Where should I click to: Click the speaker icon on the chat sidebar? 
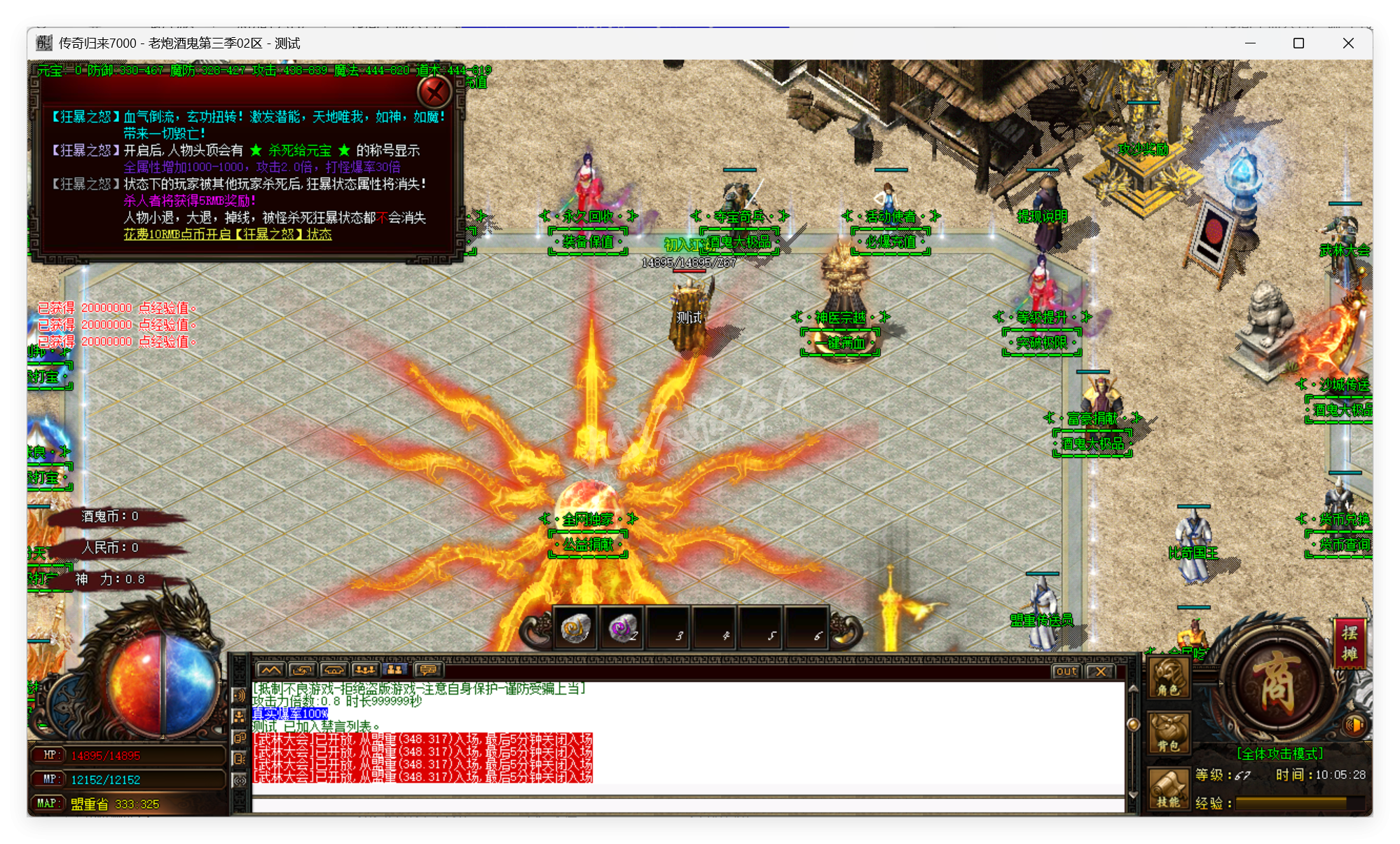click(238, 697)
